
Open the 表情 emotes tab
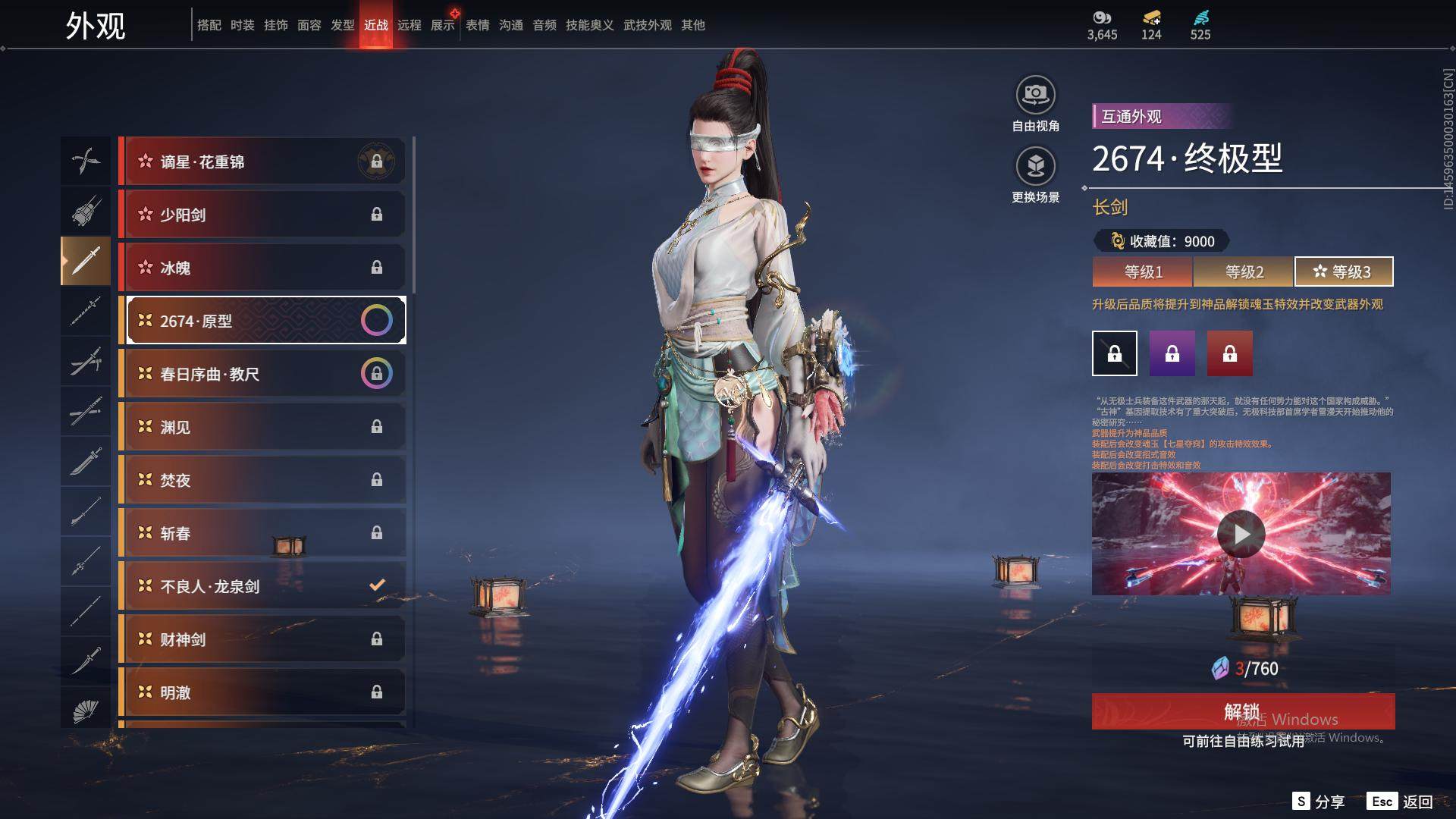tap(478, 25)
